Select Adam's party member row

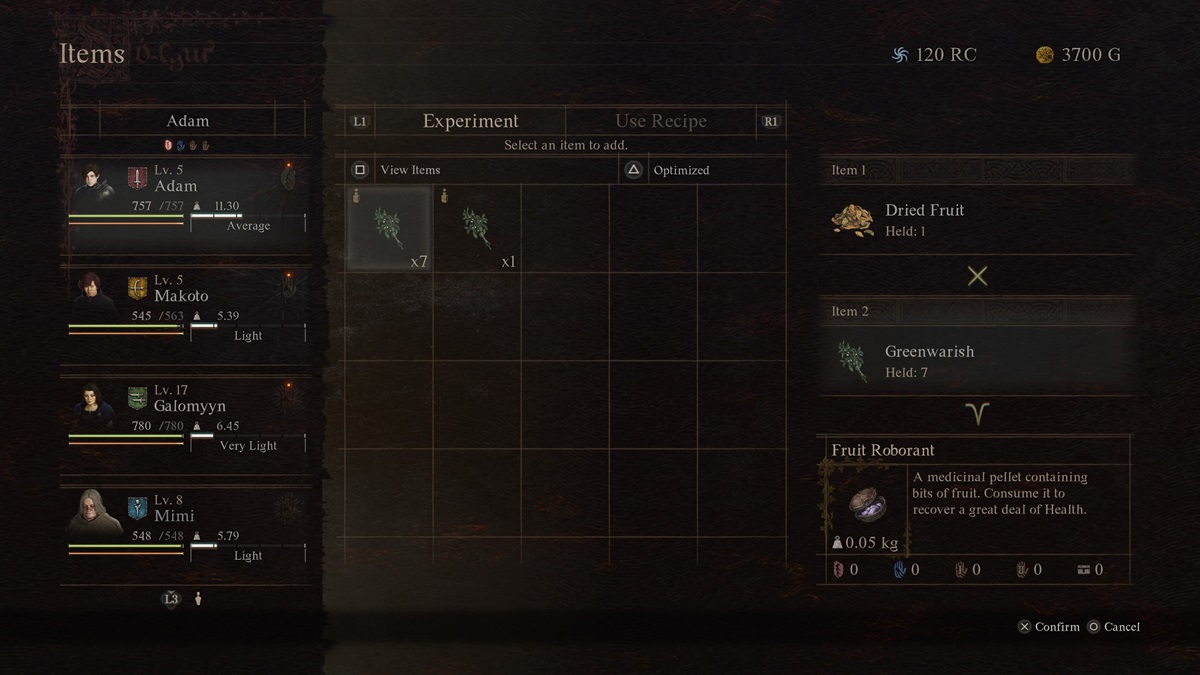[x=187, y=197]
